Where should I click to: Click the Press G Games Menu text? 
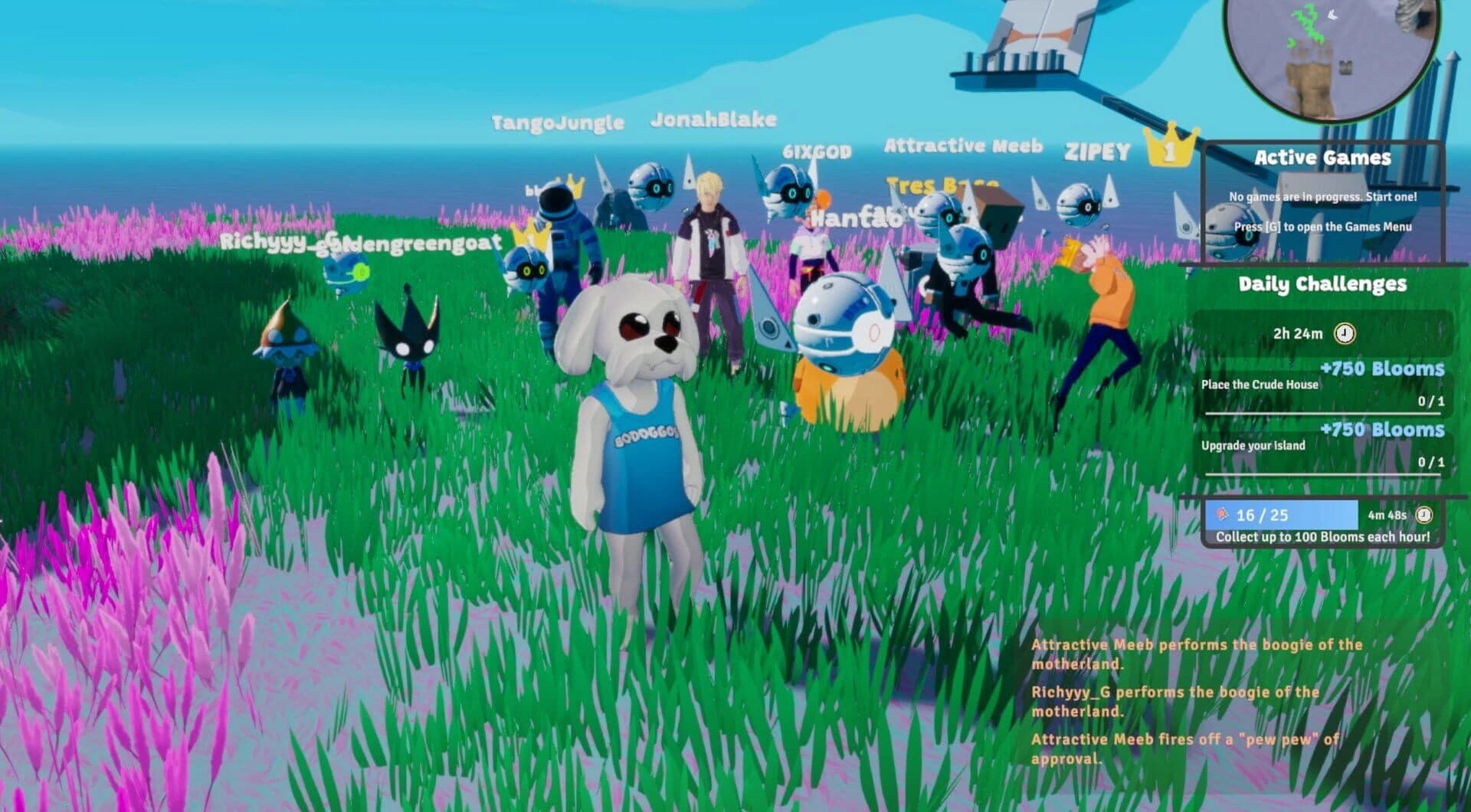1322,228
